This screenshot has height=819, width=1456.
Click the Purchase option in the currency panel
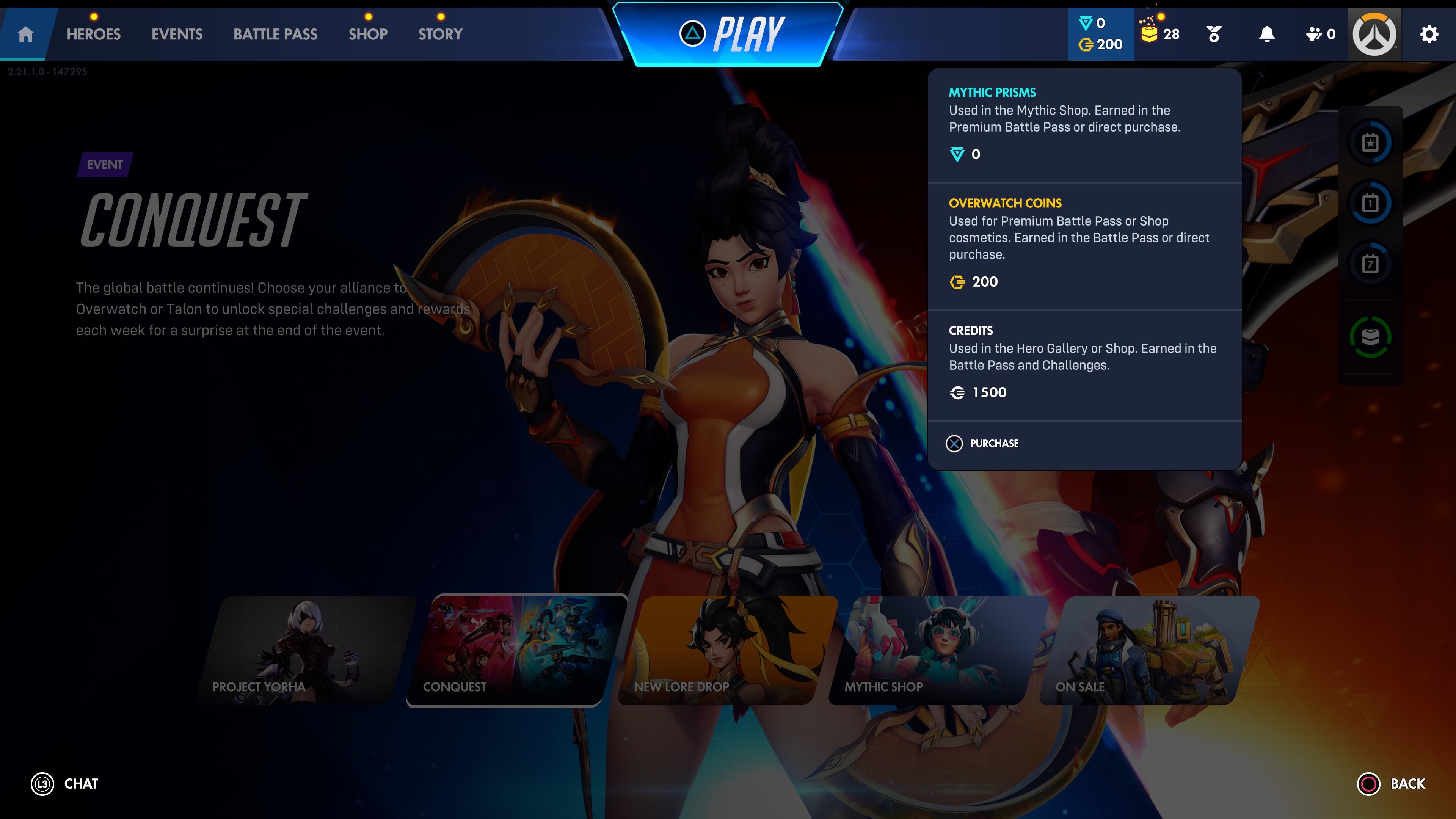pyautogui.click(x=983, y=443)
